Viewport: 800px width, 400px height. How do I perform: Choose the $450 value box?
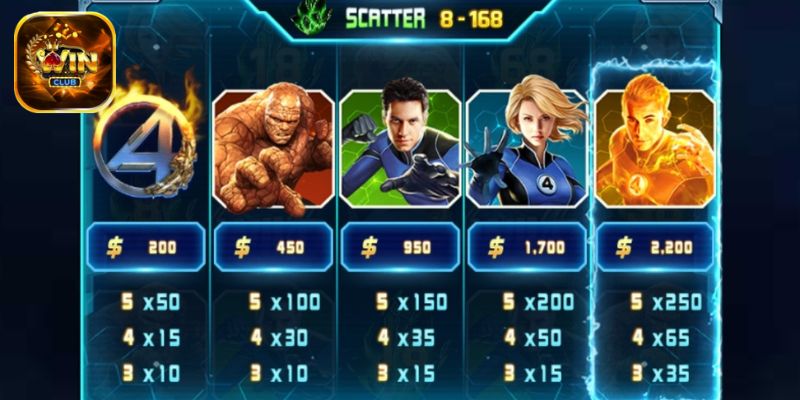272,247
